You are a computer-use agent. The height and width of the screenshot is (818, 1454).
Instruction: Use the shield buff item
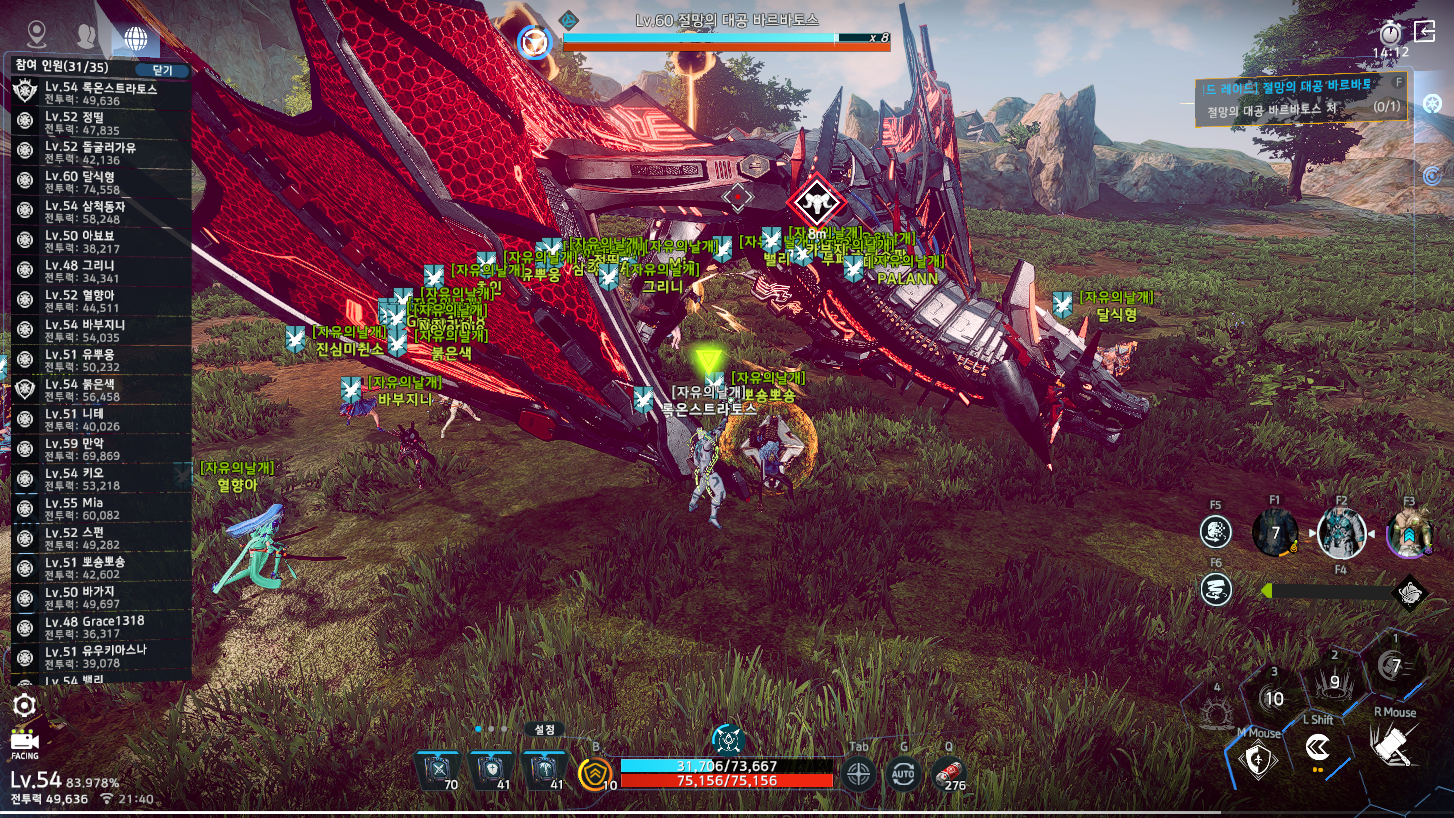point(491,769)
